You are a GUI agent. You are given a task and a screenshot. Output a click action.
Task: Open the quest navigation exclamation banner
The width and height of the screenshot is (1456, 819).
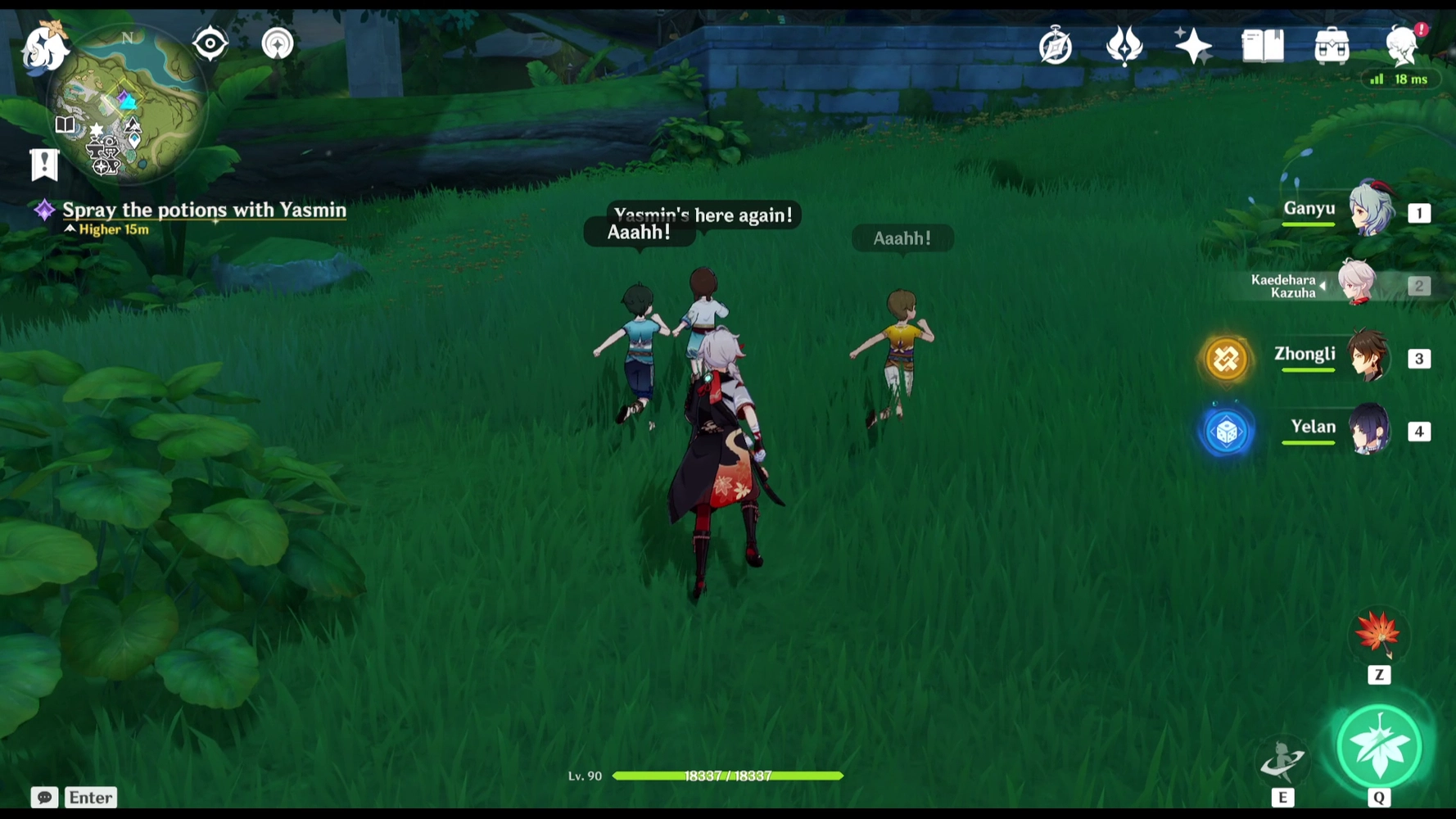(43, 164)
